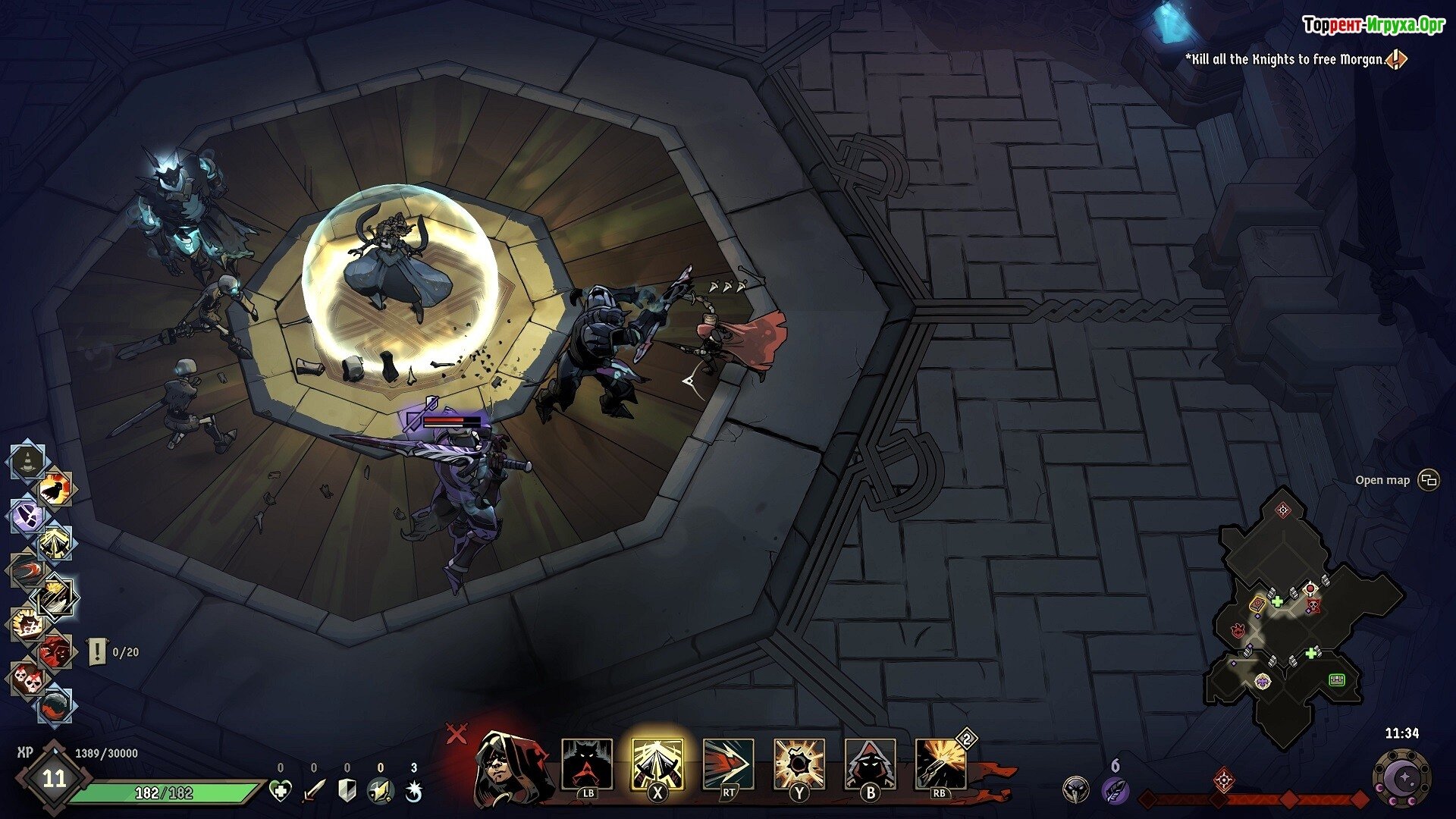Open the minimap
The width and height of the screenshot is (1456, 819).
(1428, 480)
